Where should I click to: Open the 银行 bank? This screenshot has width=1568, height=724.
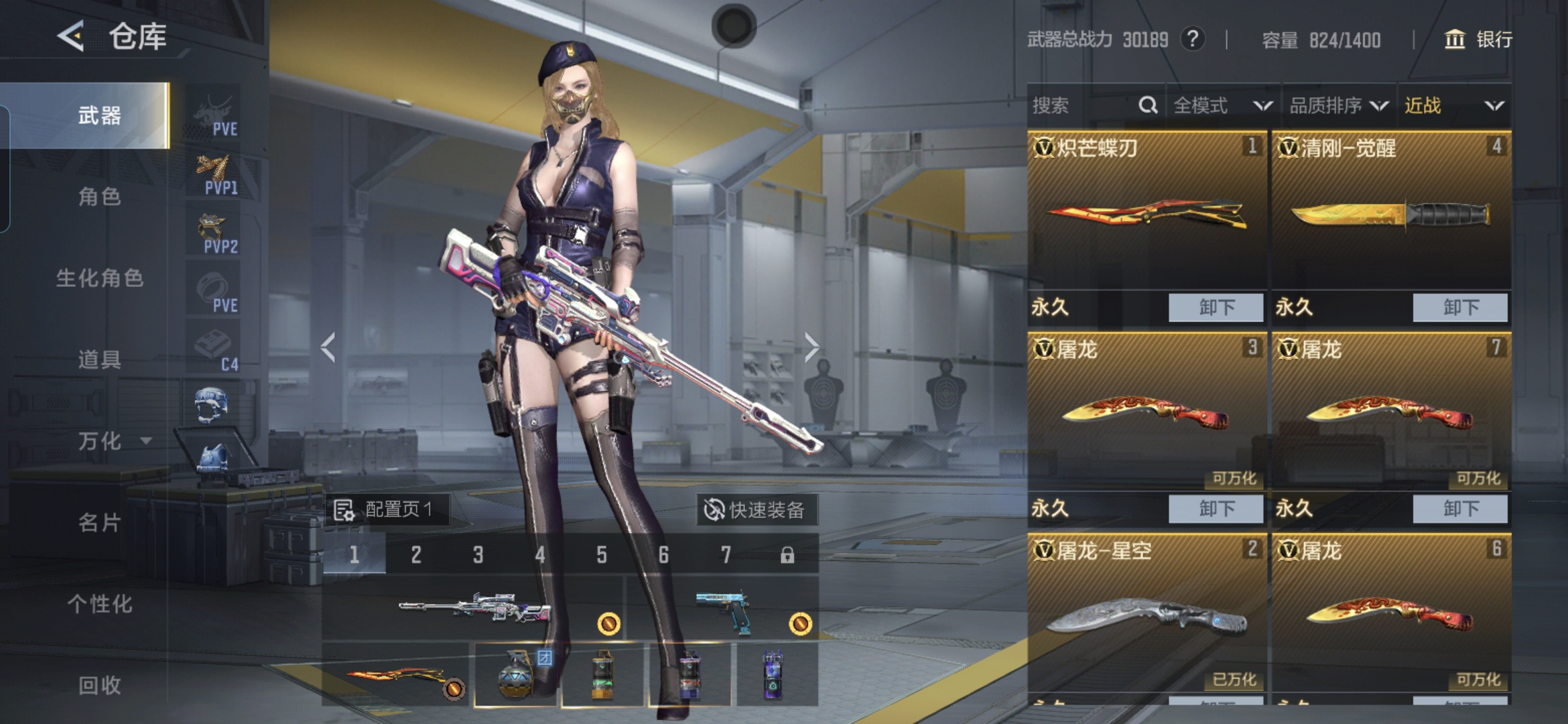pyautogui.click(x=1478, y=40)
